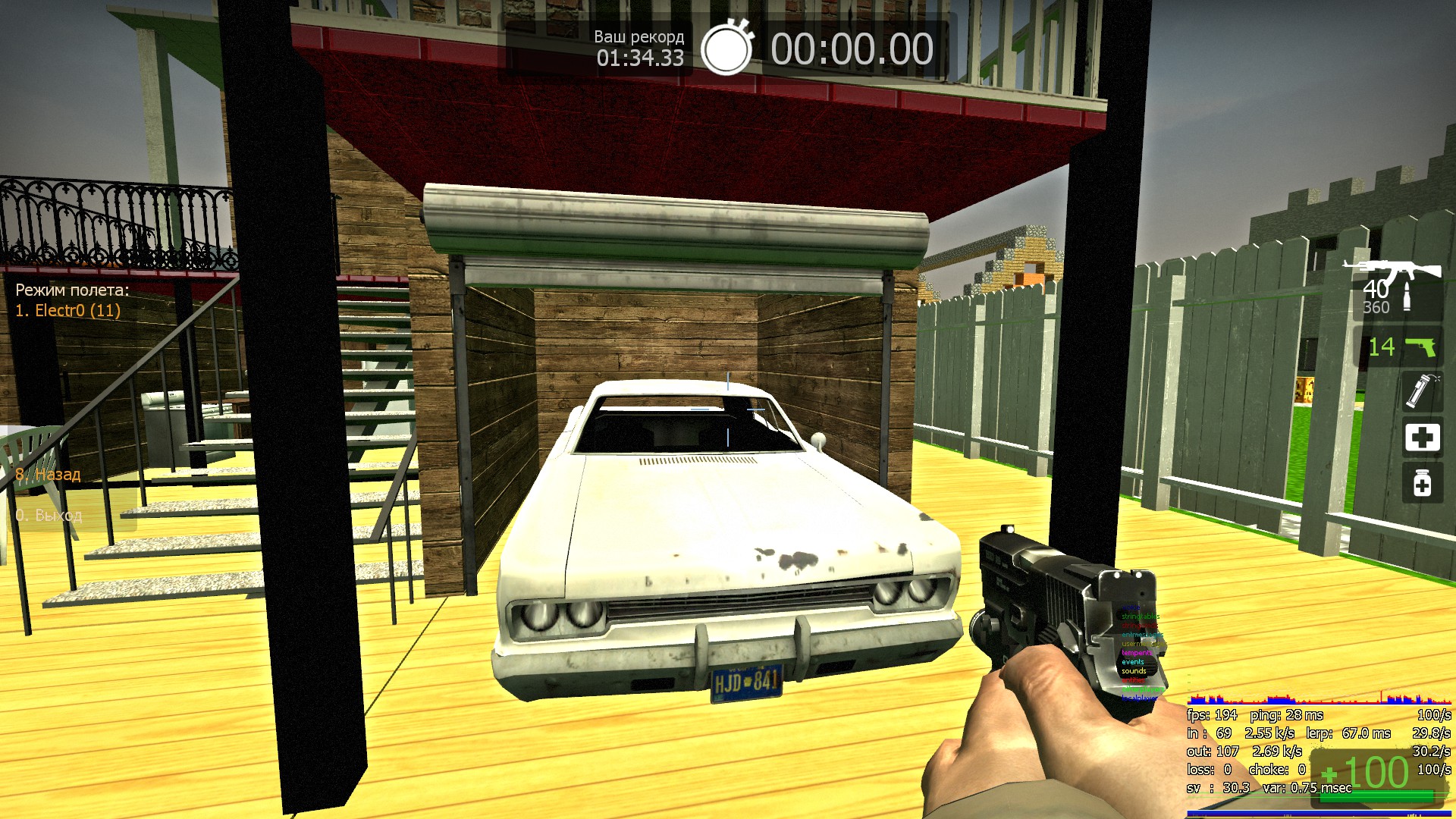Select the first aid kit slot
Image resolution: width=1456 pixels, height=819 pixels.
1421,438
